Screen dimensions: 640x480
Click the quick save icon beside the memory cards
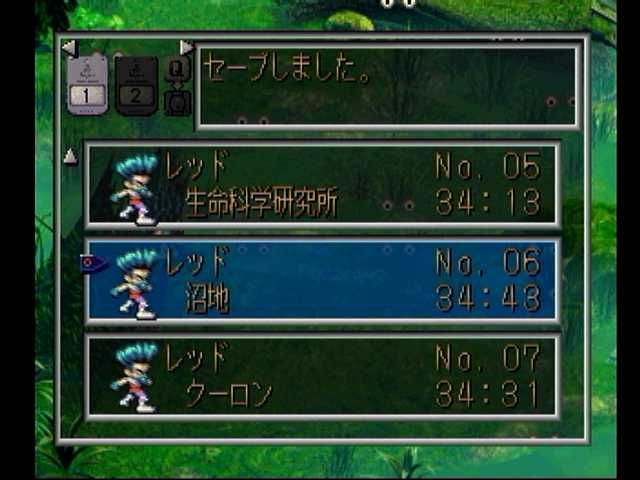click(x=177, y=67)
